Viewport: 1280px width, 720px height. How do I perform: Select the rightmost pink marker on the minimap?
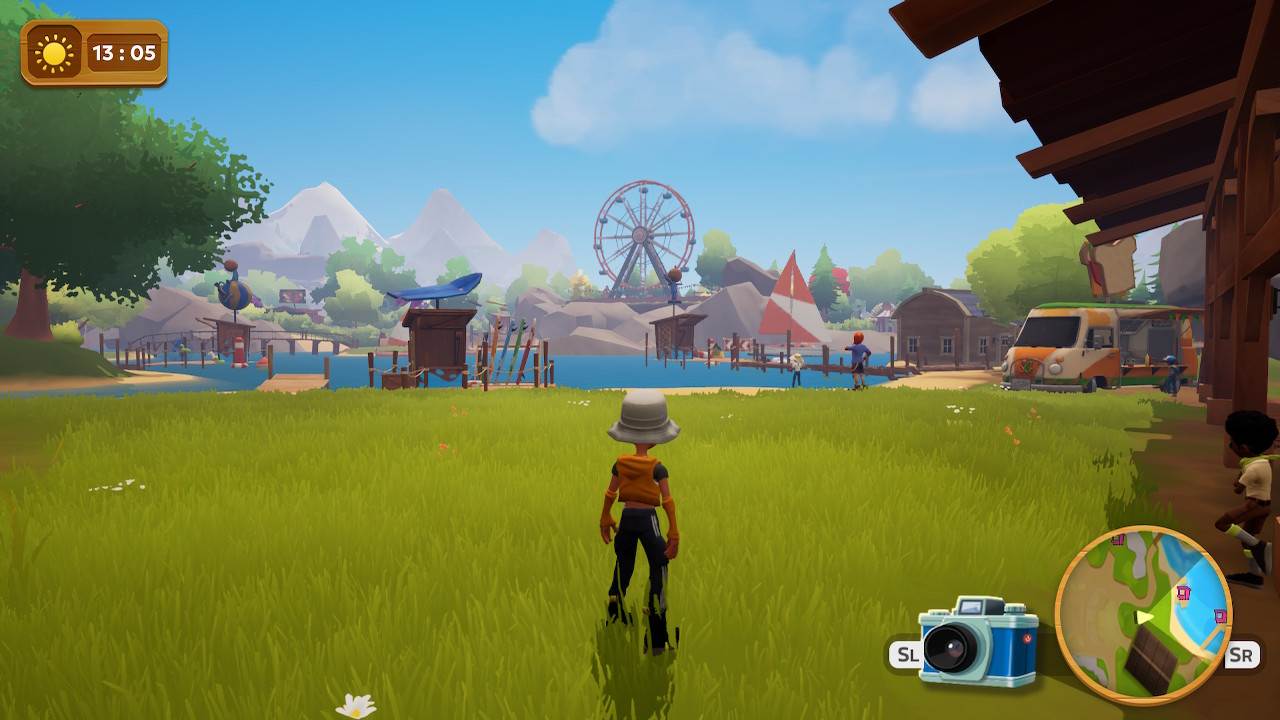coord(1219,615)
